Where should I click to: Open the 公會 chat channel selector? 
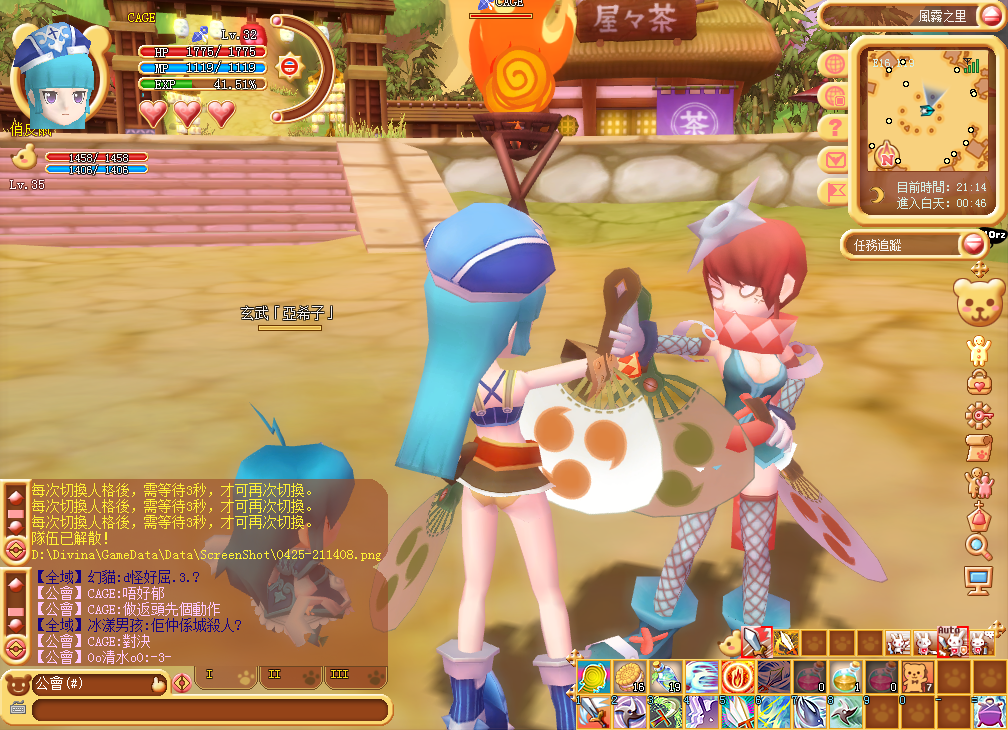pos(85,684)
